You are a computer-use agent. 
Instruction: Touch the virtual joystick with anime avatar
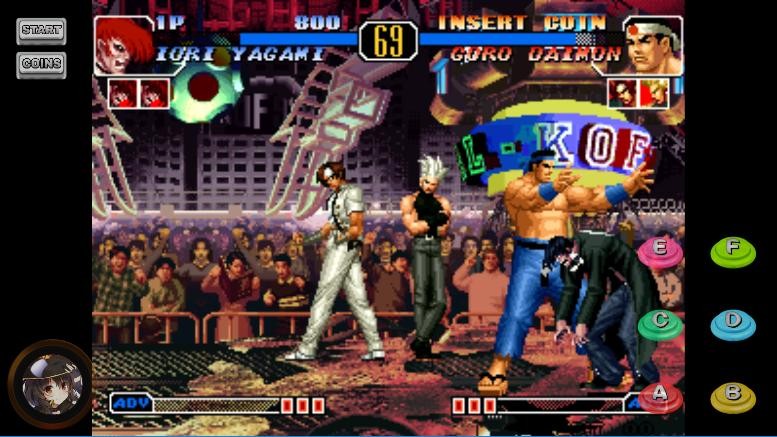coord(48,385)
